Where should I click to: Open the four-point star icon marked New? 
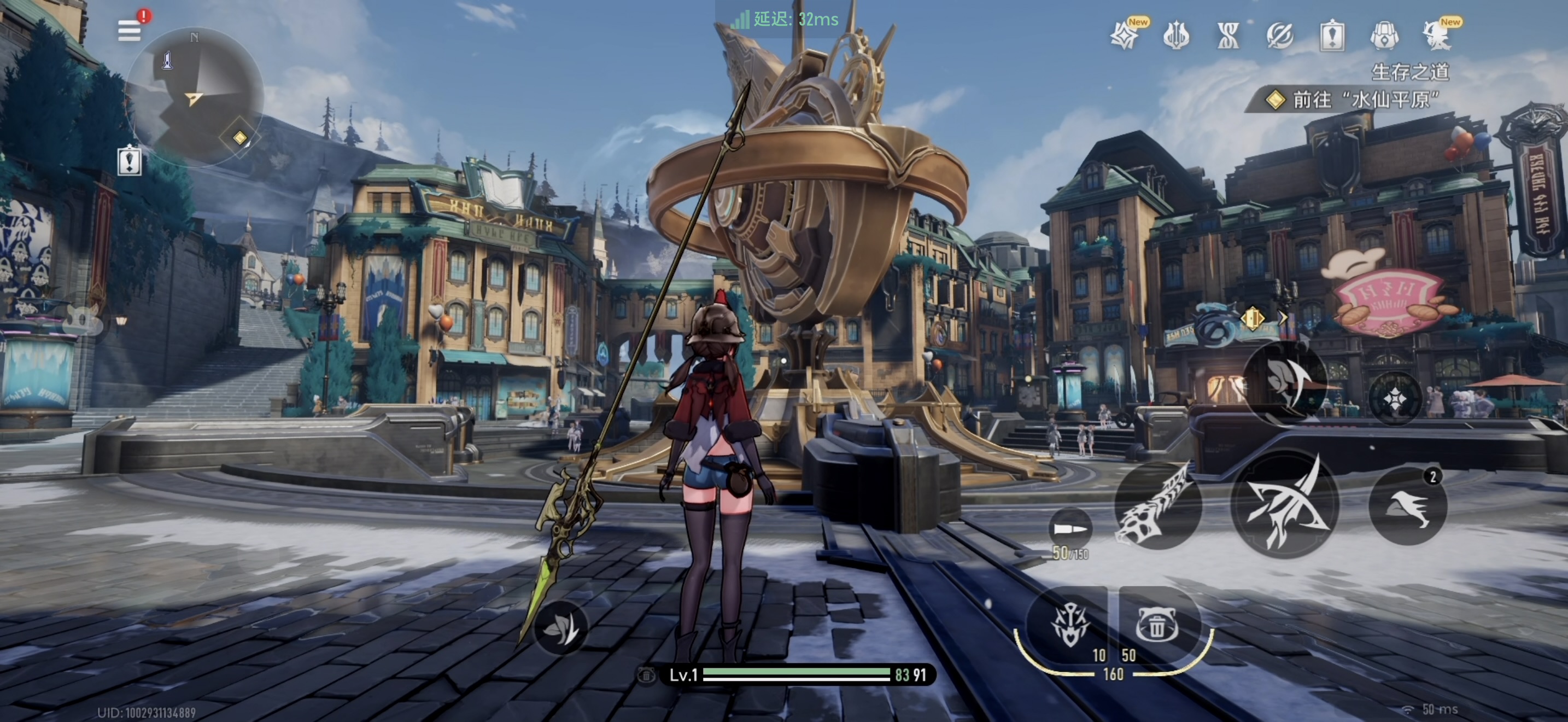(1124, 37)
